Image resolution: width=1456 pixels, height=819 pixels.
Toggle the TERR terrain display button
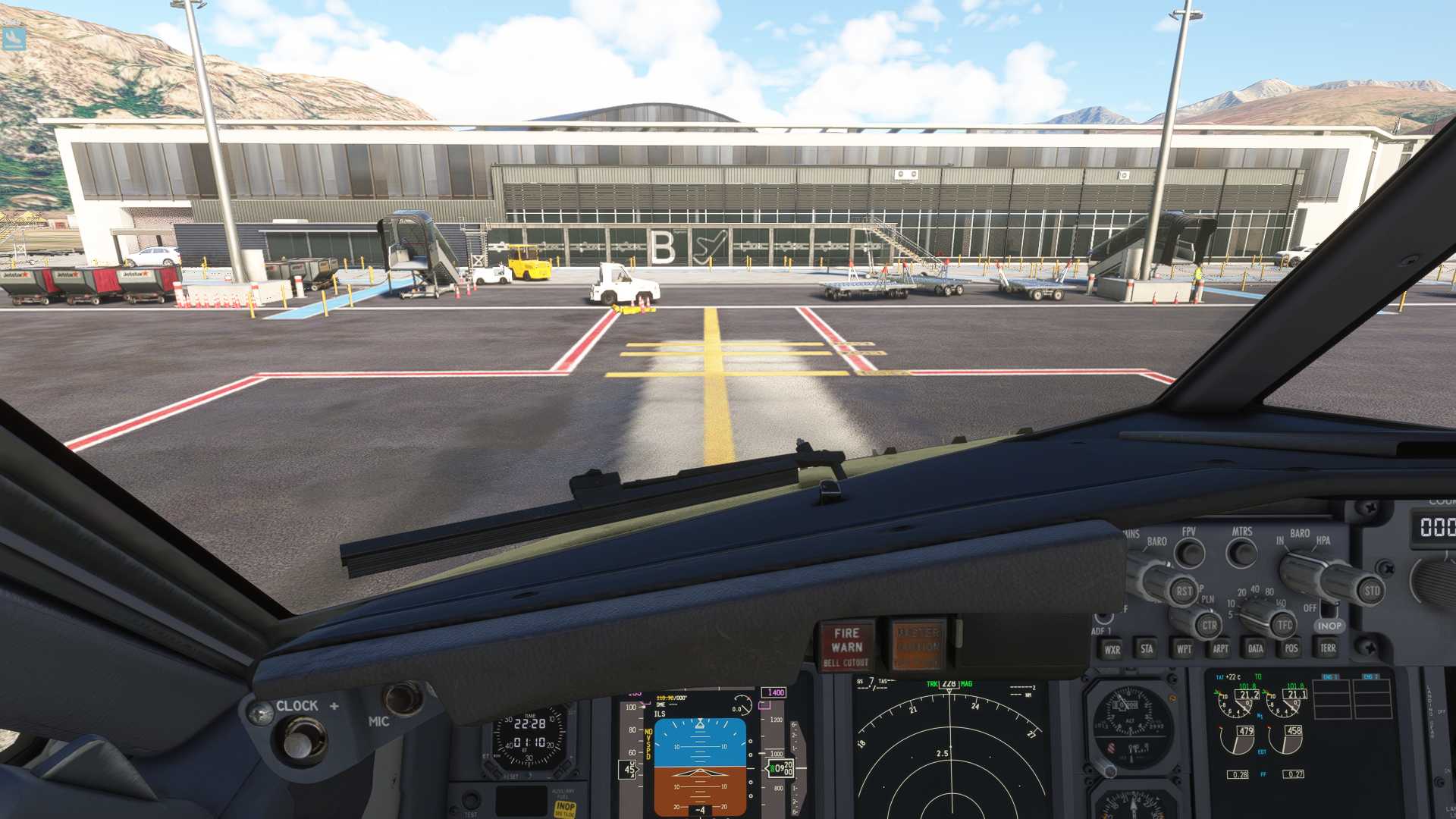click(1327, 648)
